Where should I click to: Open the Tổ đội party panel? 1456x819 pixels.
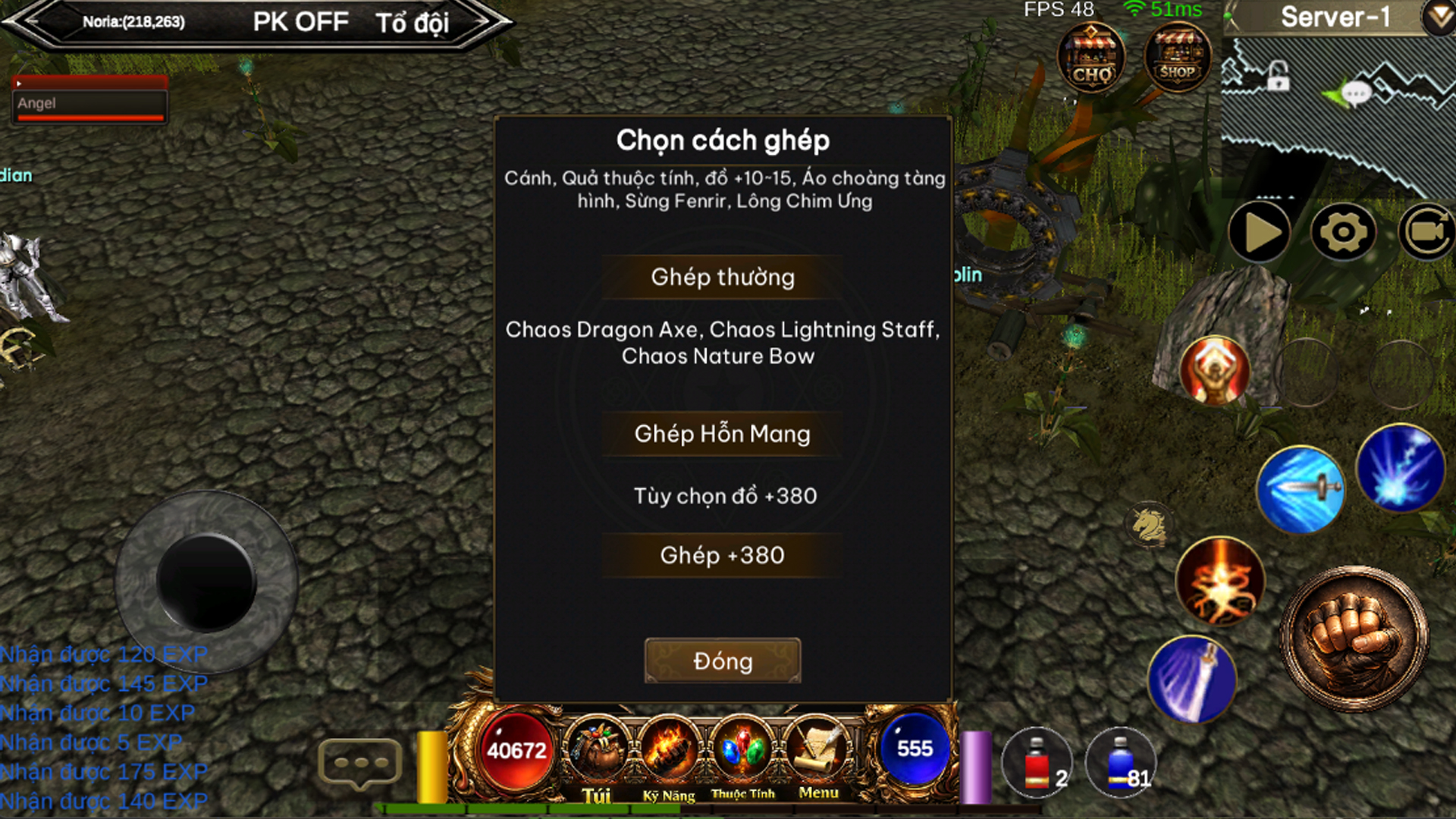click(x=412, y=23)
